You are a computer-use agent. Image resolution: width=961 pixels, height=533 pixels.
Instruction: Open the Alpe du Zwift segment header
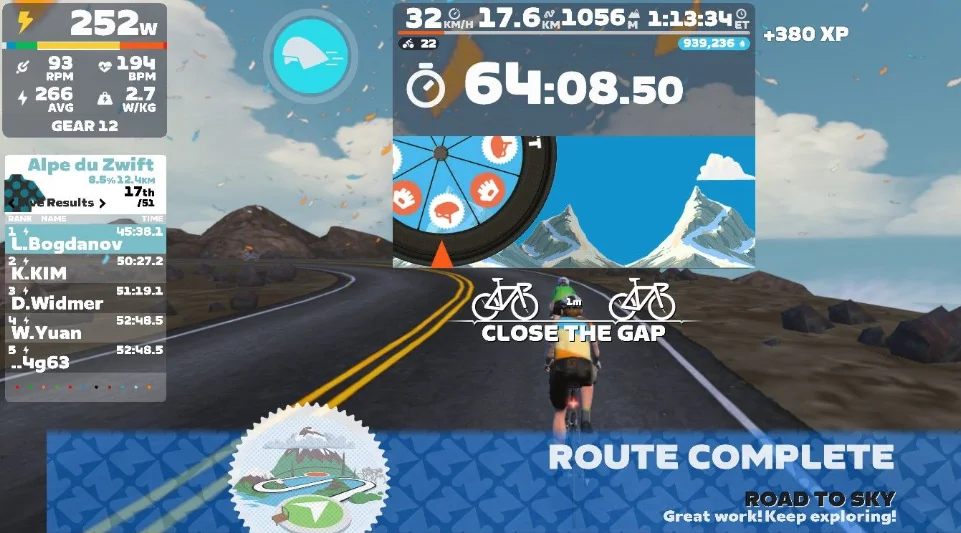click(x=85, y=166)
